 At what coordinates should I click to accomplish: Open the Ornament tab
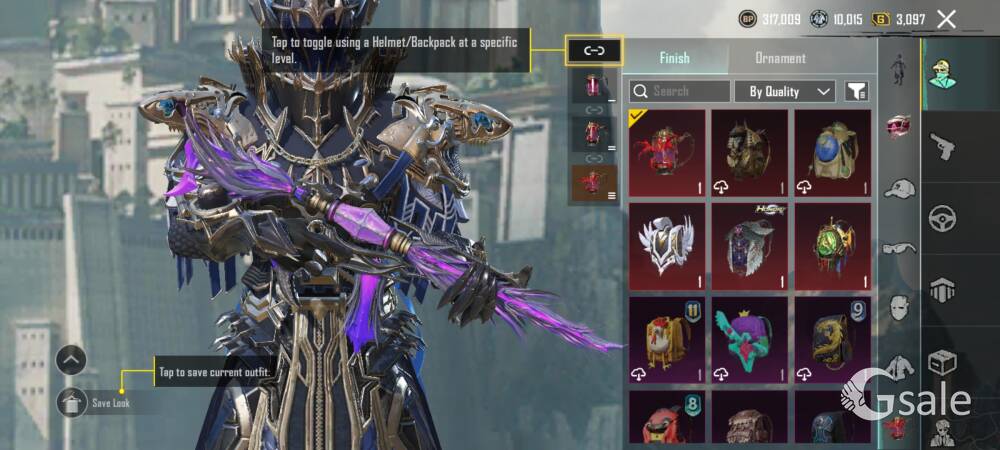[x=781, y=58]
